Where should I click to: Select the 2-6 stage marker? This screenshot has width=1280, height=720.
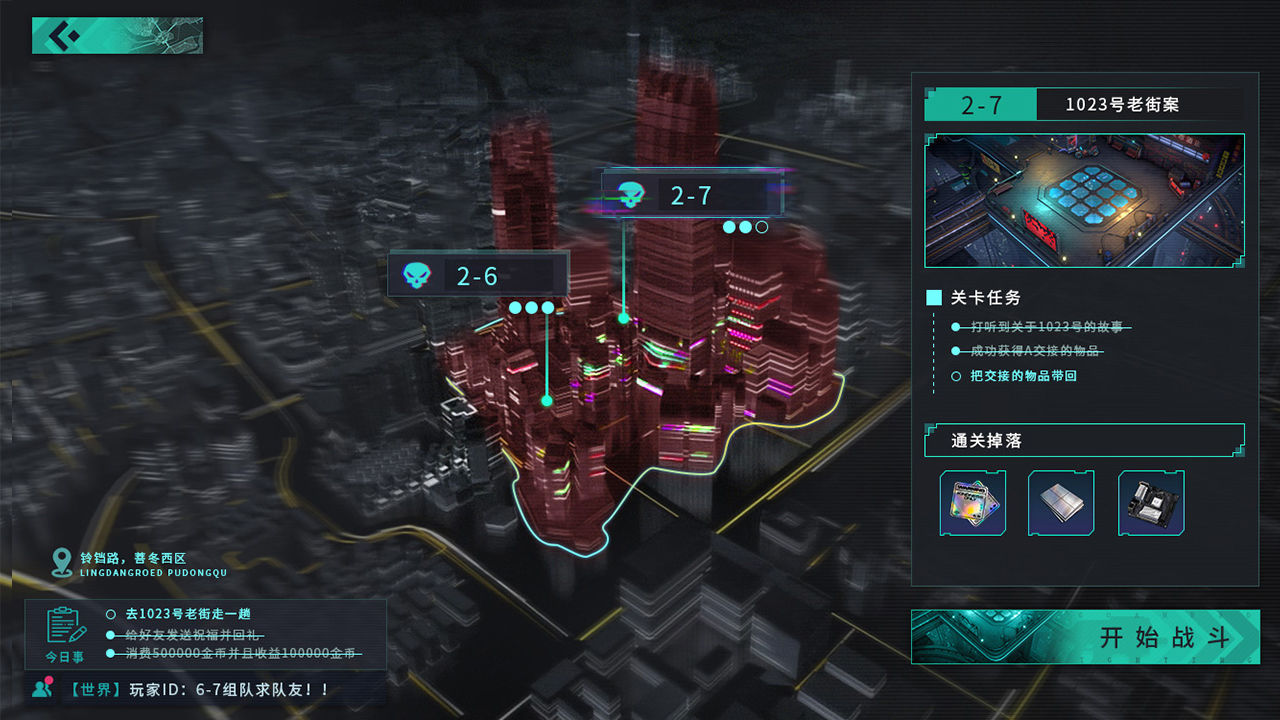tap(477, 276)
